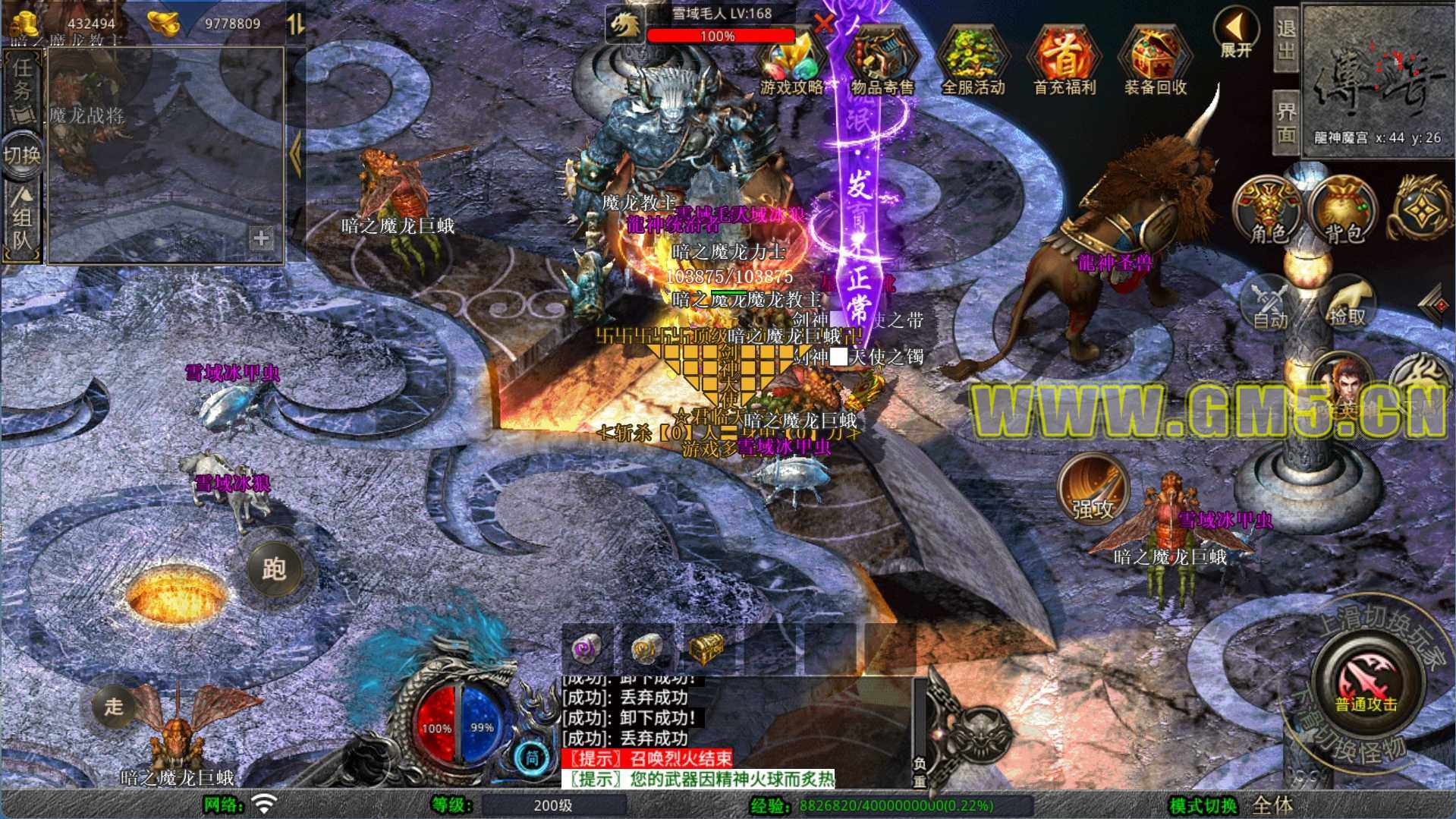Click the 界面 interface button
1456x819 pixels.
point(1285,121)
